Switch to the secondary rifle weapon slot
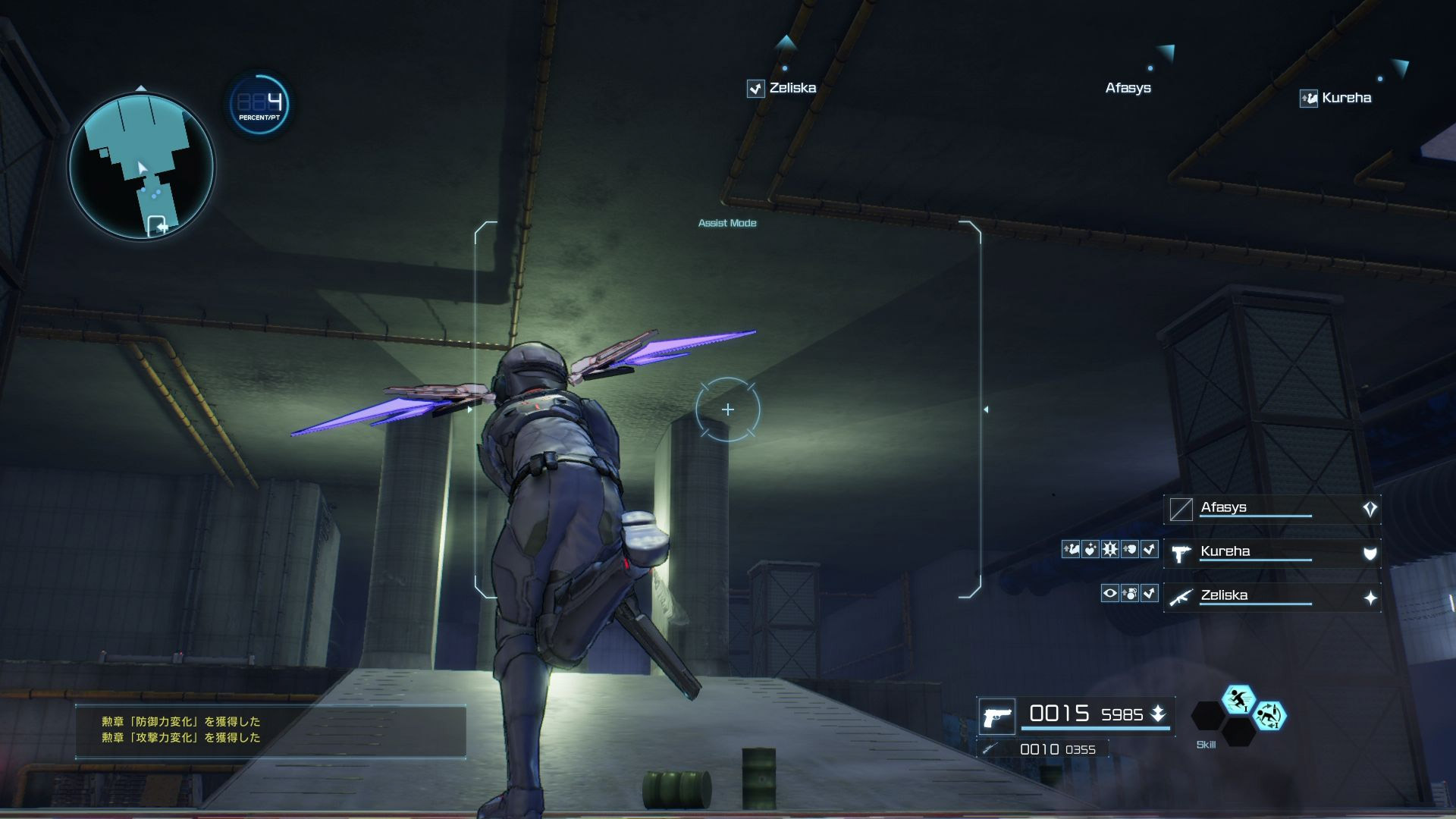The image size is (1456, 819). 990,749
